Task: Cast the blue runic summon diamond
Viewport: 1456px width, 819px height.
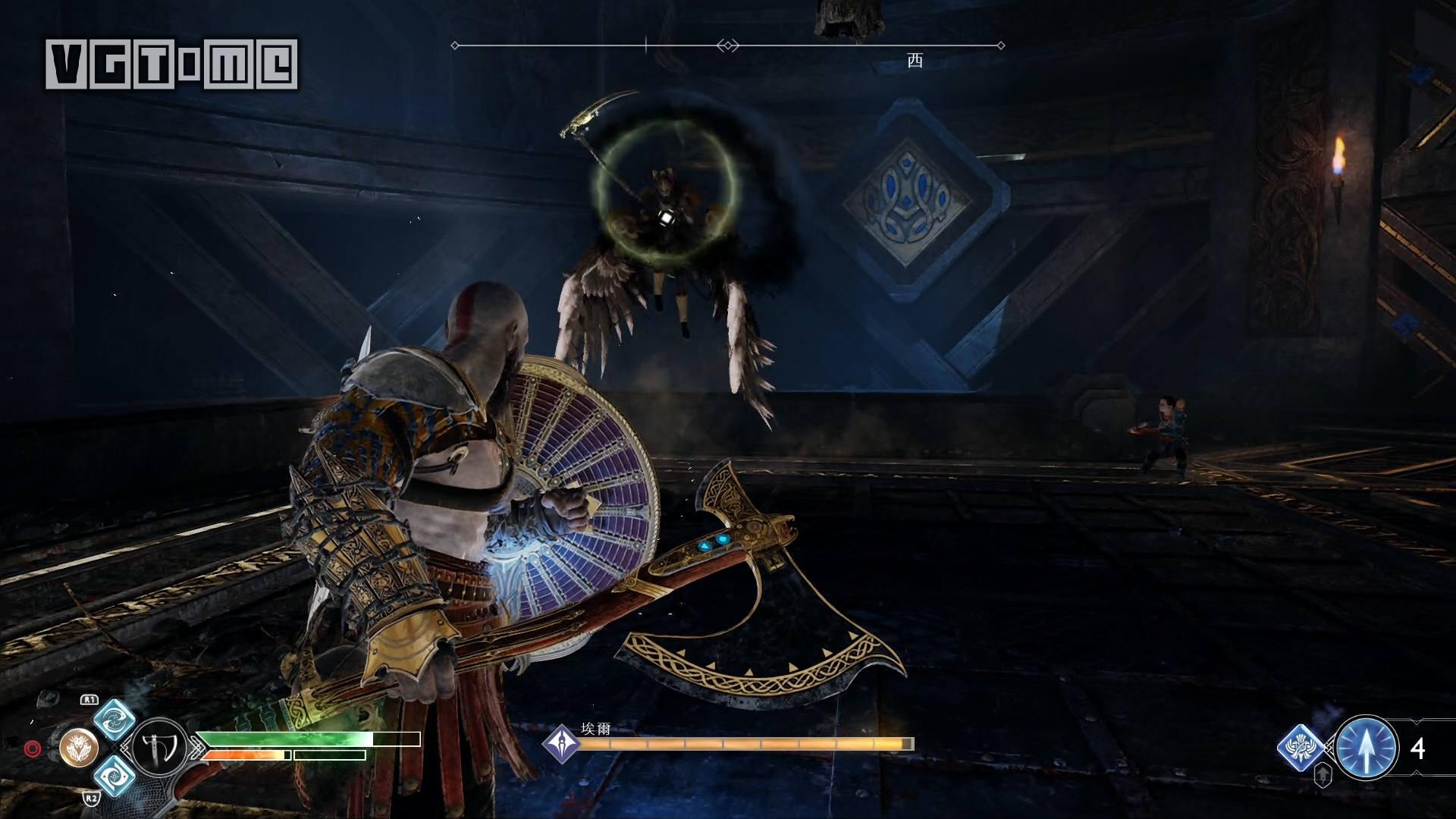Action: [1301, 748]
